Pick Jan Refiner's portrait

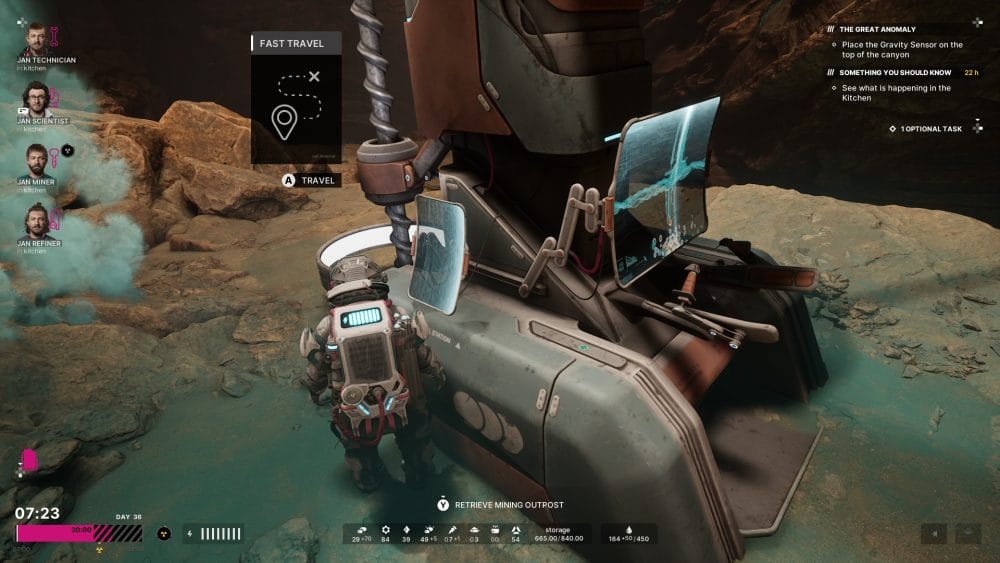tap(36, 219)
